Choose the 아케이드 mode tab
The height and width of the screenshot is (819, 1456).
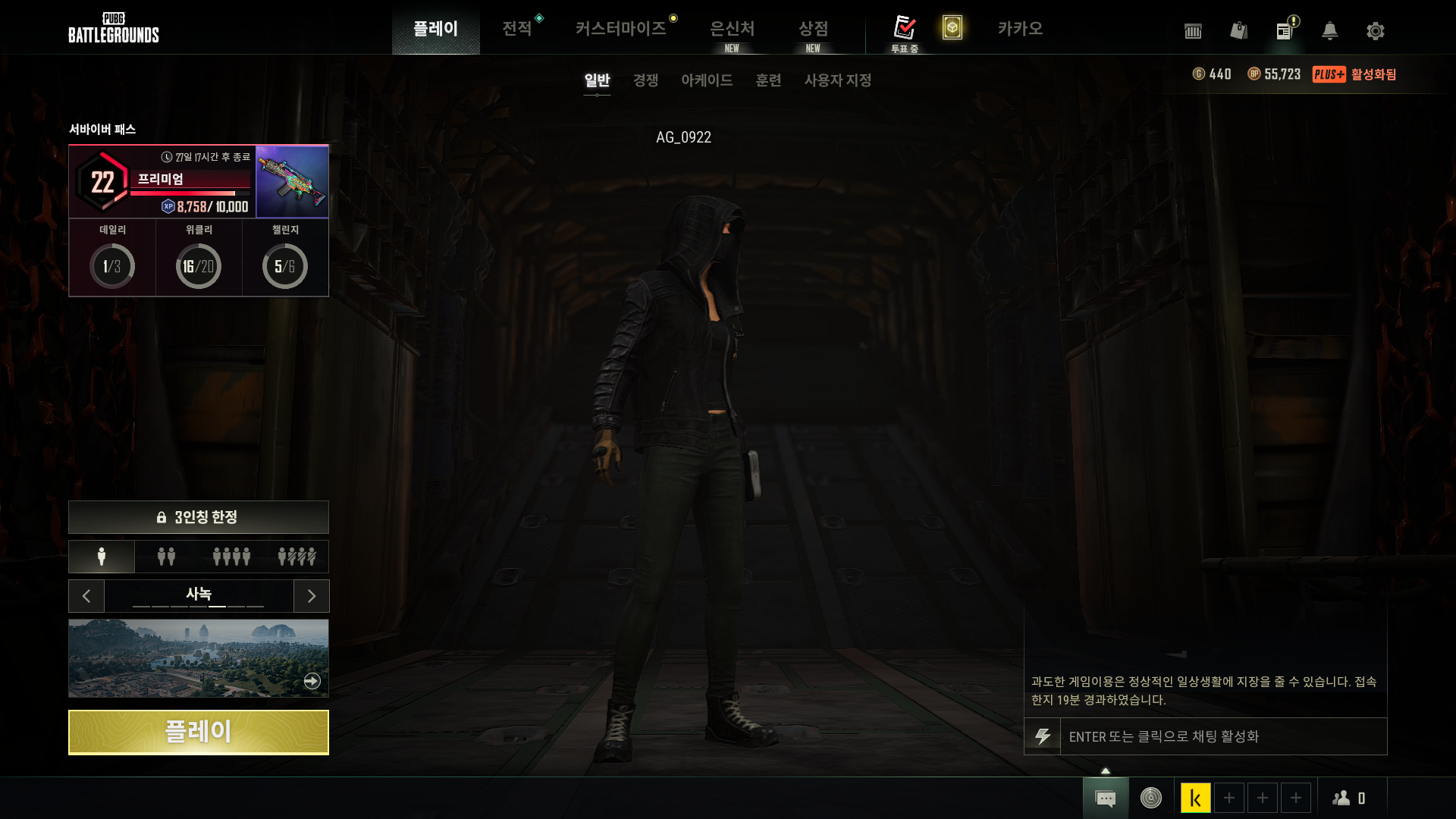pos(706,80)
